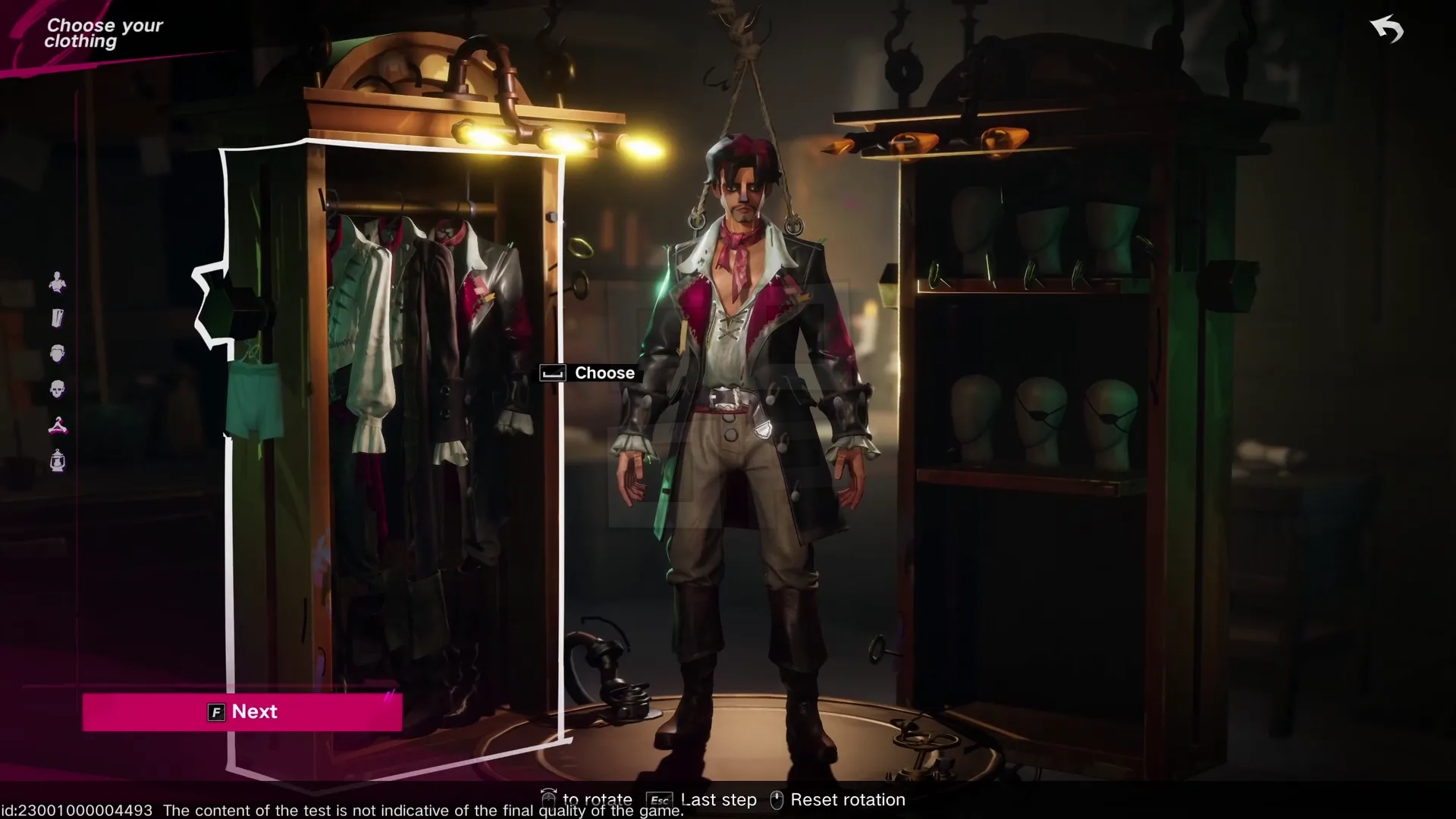Screen dimensions: 1456x819
Task: Switch to the fabric swatch step
Action: tap(58, 318)
